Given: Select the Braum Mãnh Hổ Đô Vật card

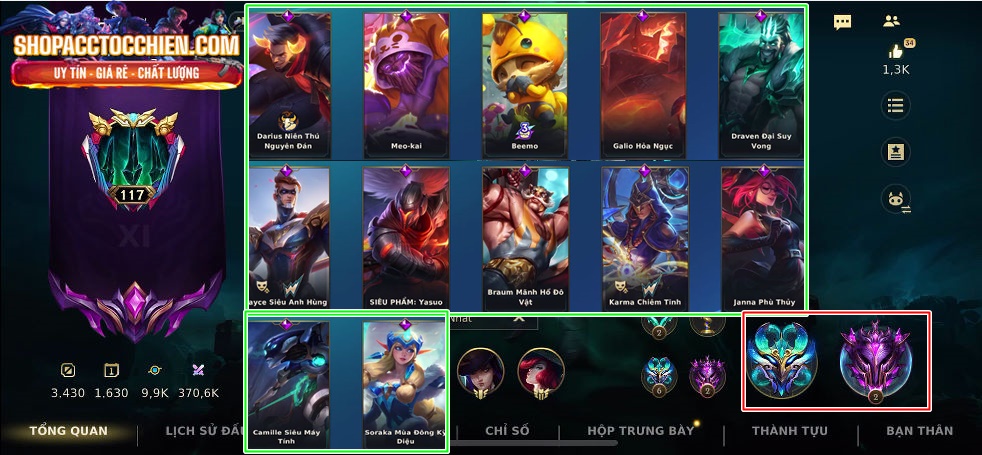Looking at the screenshot, I should (x=524, y=238).
